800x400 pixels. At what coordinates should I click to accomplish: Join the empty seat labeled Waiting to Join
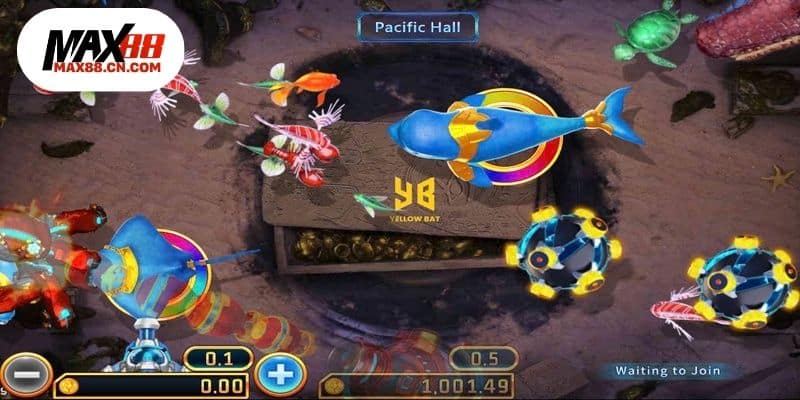pos(665,370)
